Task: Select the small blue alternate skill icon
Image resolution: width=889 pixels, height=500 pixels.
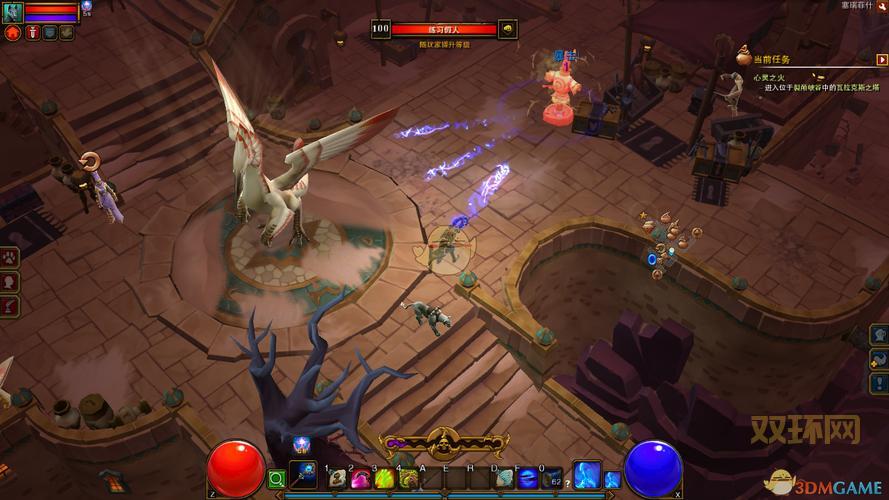Action: [x=612, y=479]
